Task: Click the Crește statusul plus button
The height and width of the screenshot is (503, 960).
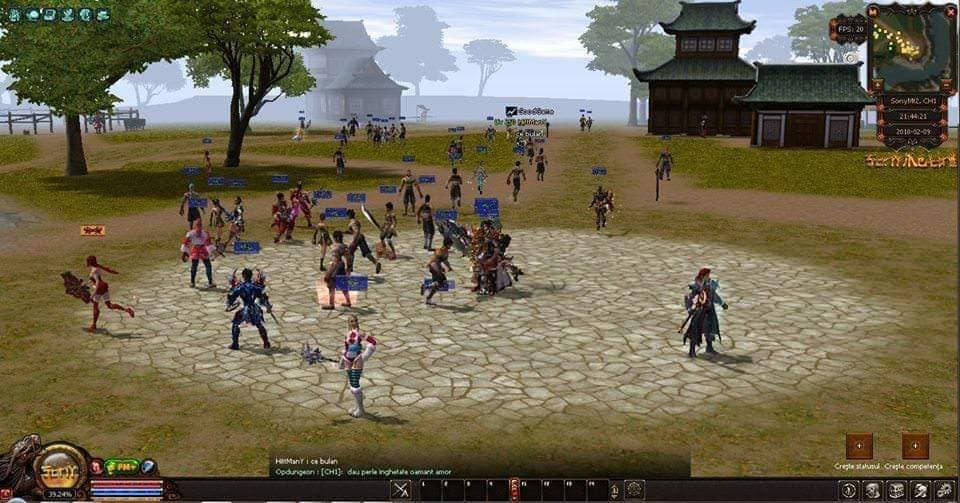Action: [859, 446]
